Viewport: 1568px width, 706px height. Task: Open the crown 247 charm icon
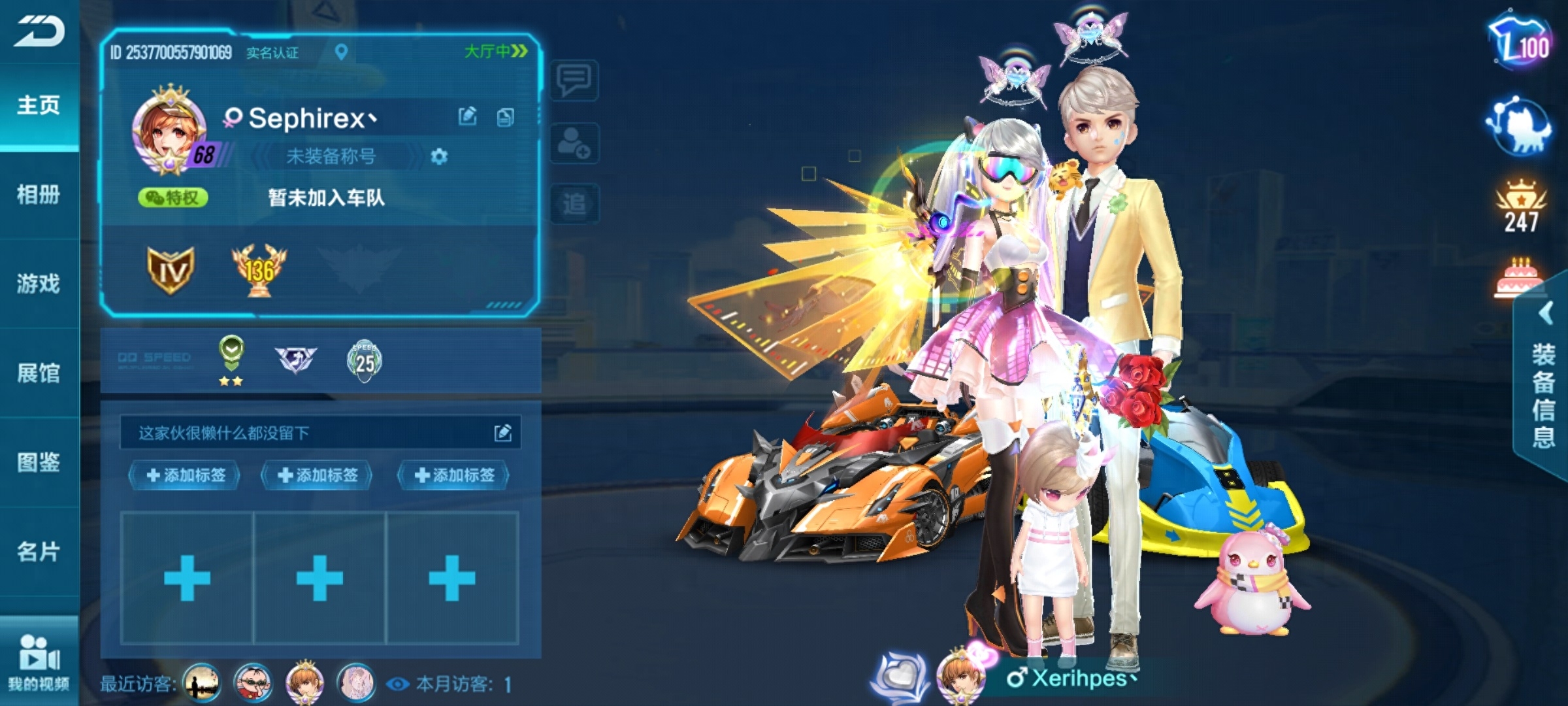1521,206
